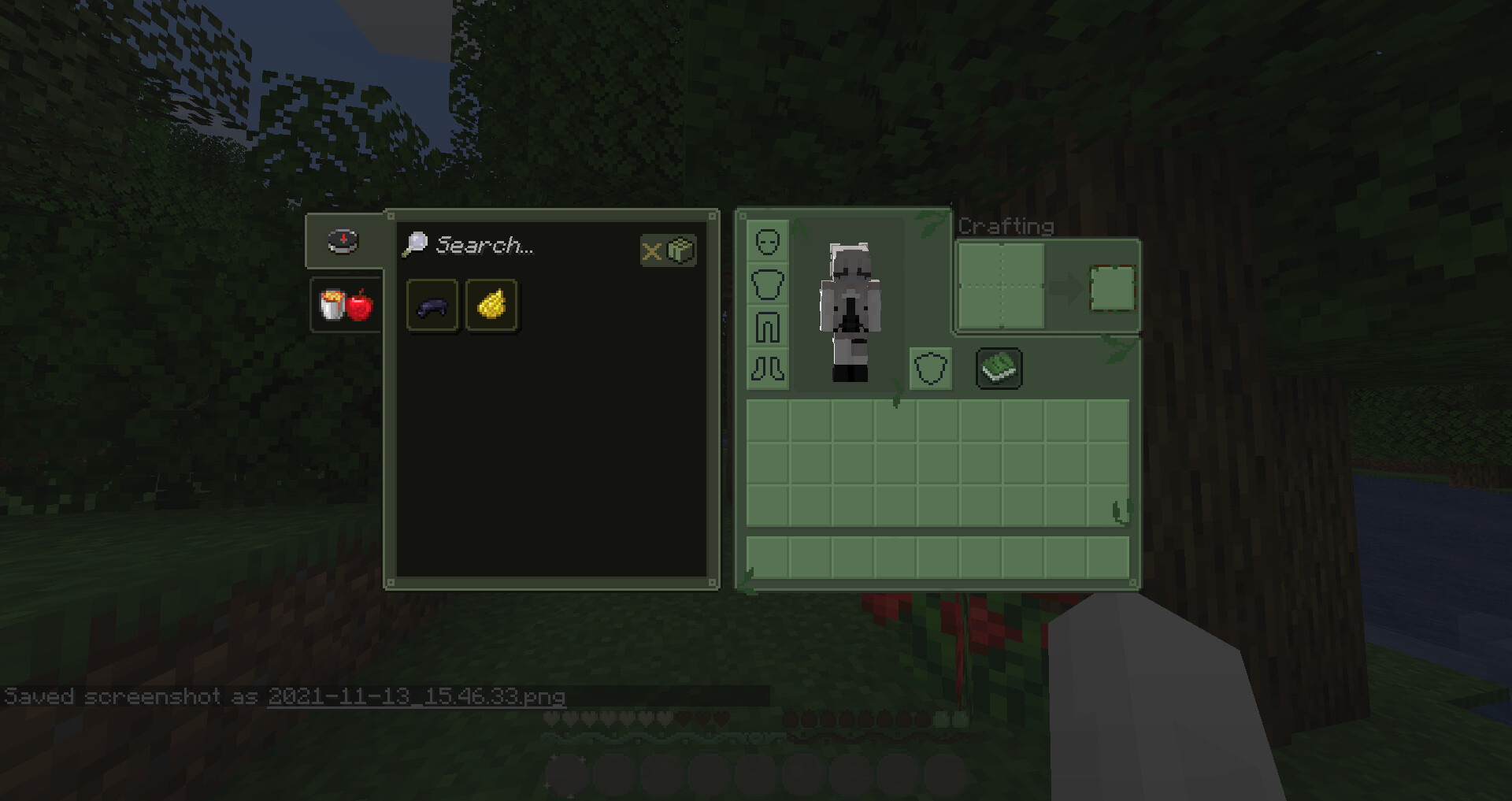Image resolution: width=1512 pixels, height=801 pixels.
Task: Select the empty chestplate armor slot
Action: (767, 284)
